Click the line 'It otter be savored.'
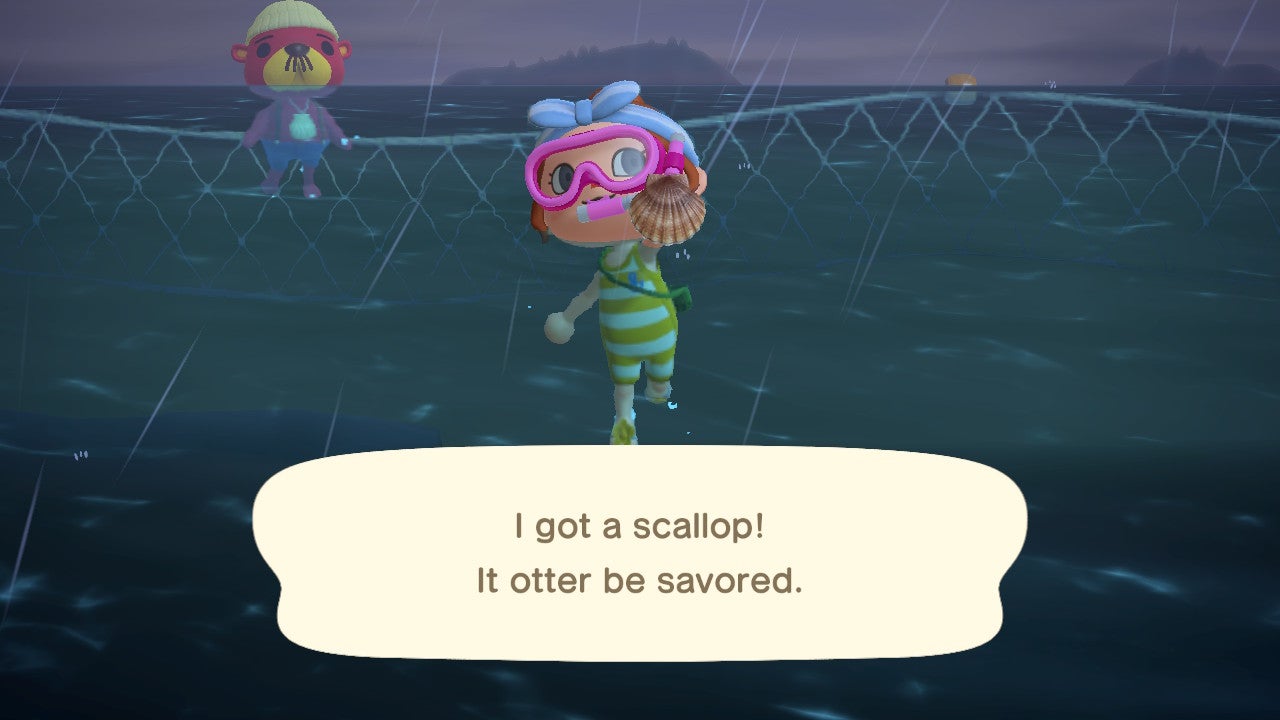1280x720 pixels. [640, 580]
